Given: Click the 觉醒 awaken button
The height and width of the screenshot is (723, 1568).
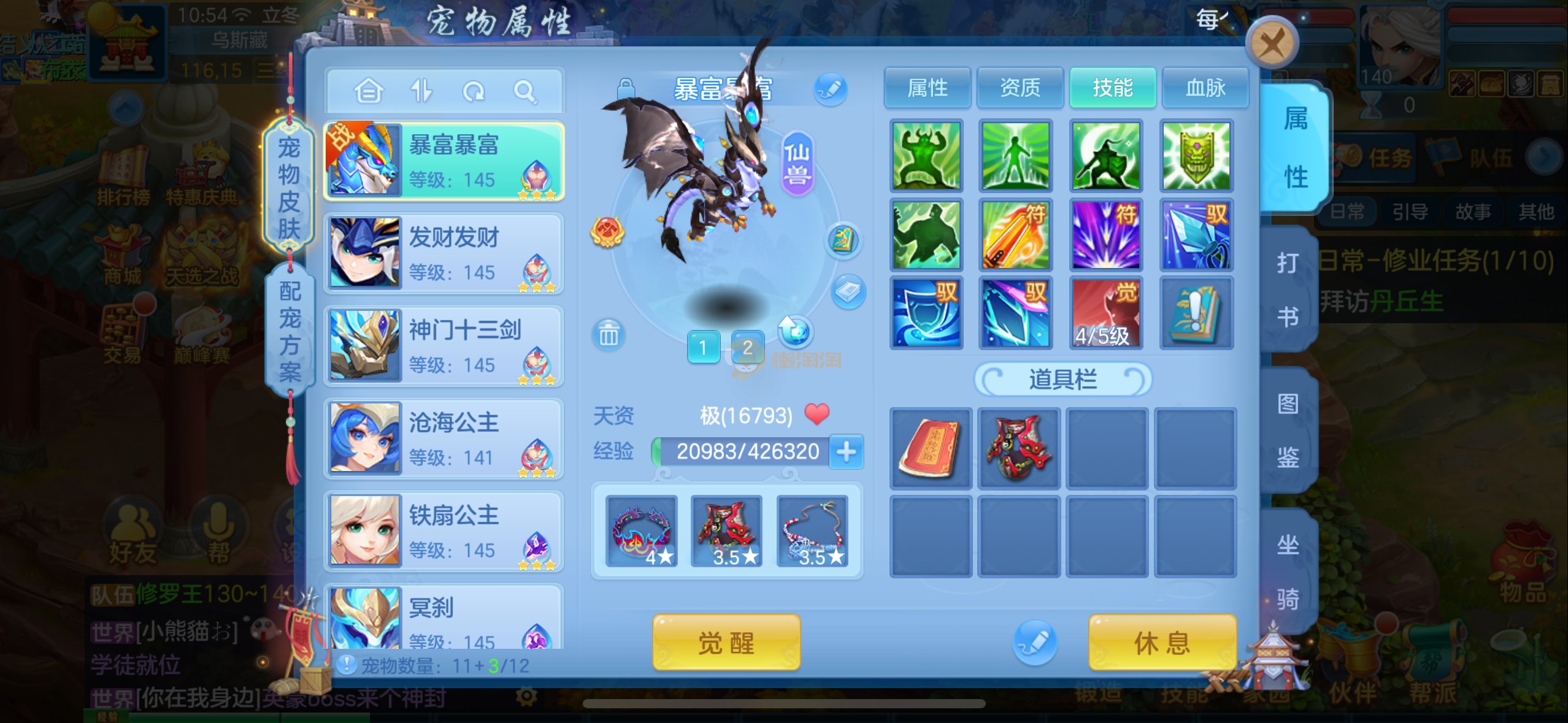Looking at the screenshot, I should point(726,643).
